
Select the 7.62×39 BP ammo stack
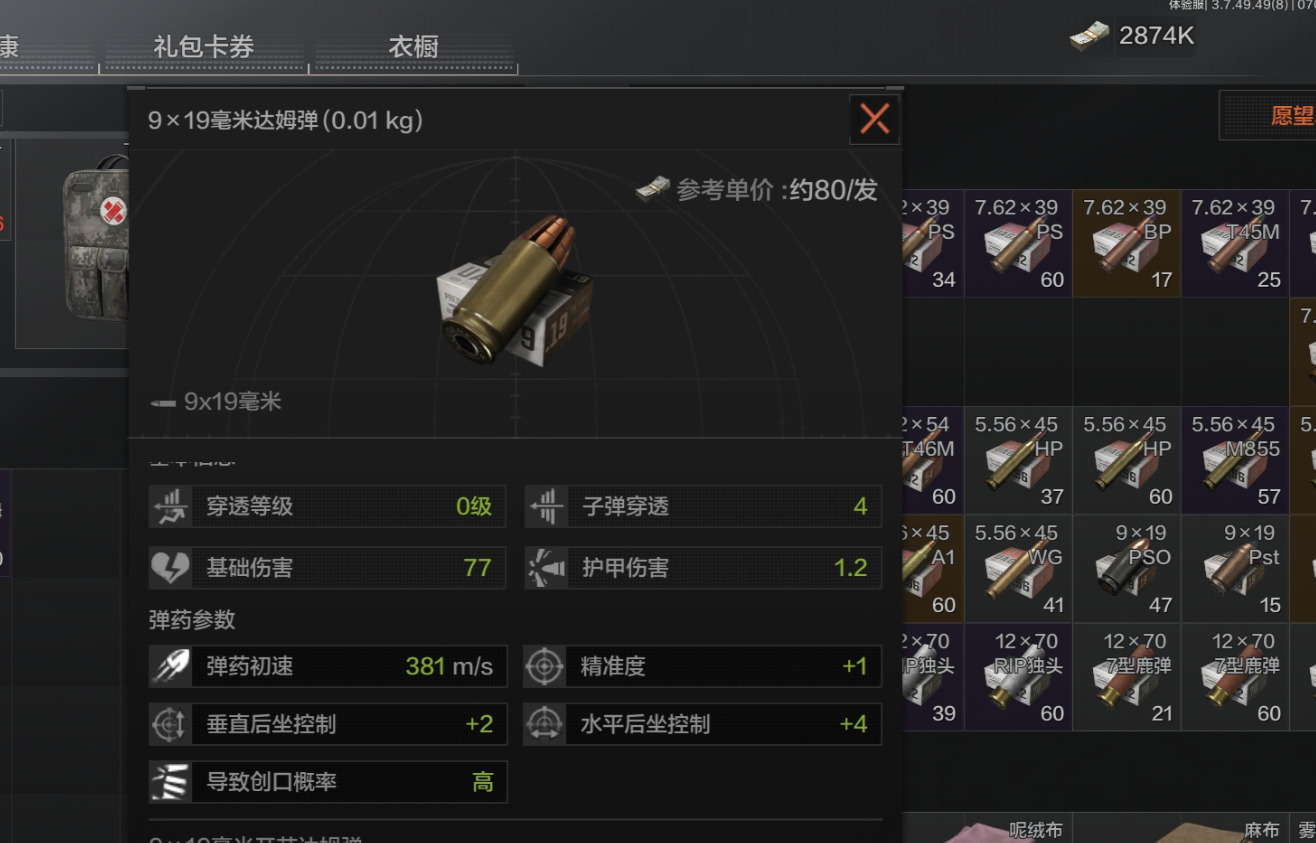1126,243
